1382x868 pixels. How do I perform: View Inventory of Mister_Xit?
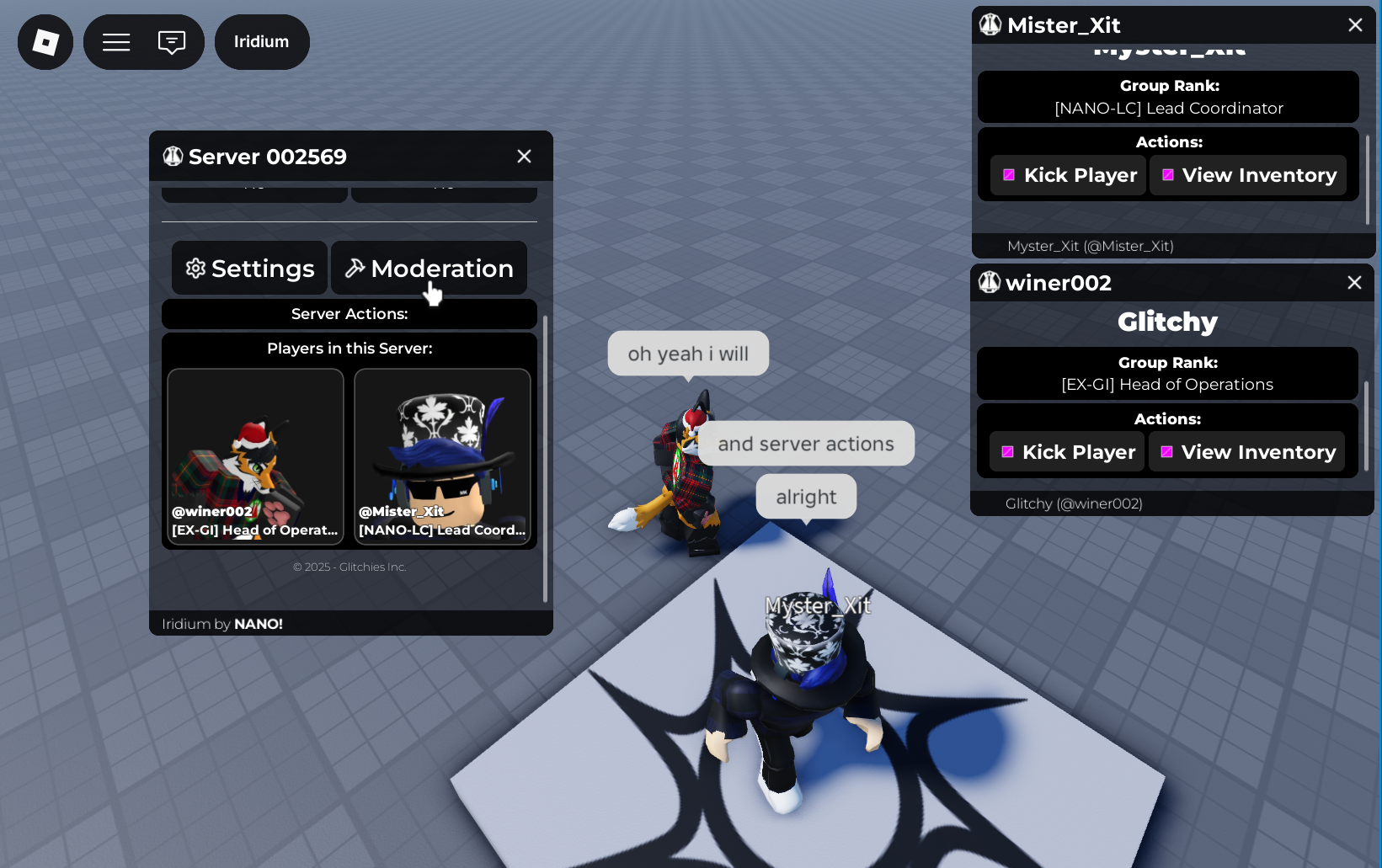(1248, 175)
